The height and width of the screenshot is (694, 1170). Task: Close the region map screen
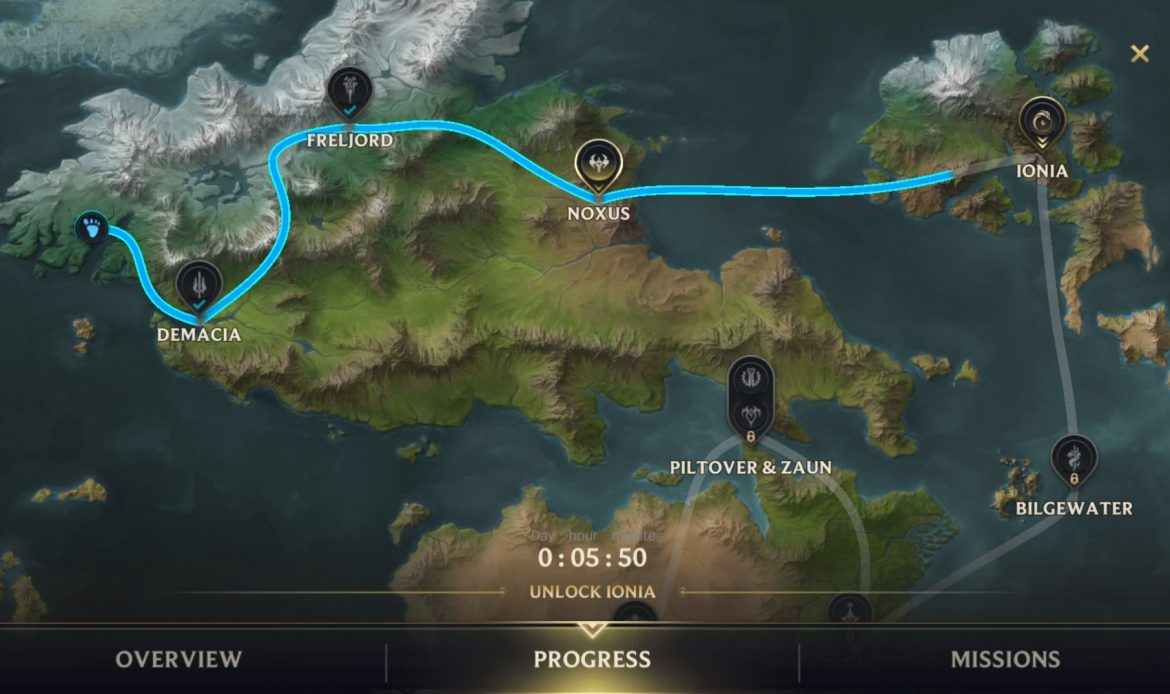pyautogui.click(x=1139, y=54)
